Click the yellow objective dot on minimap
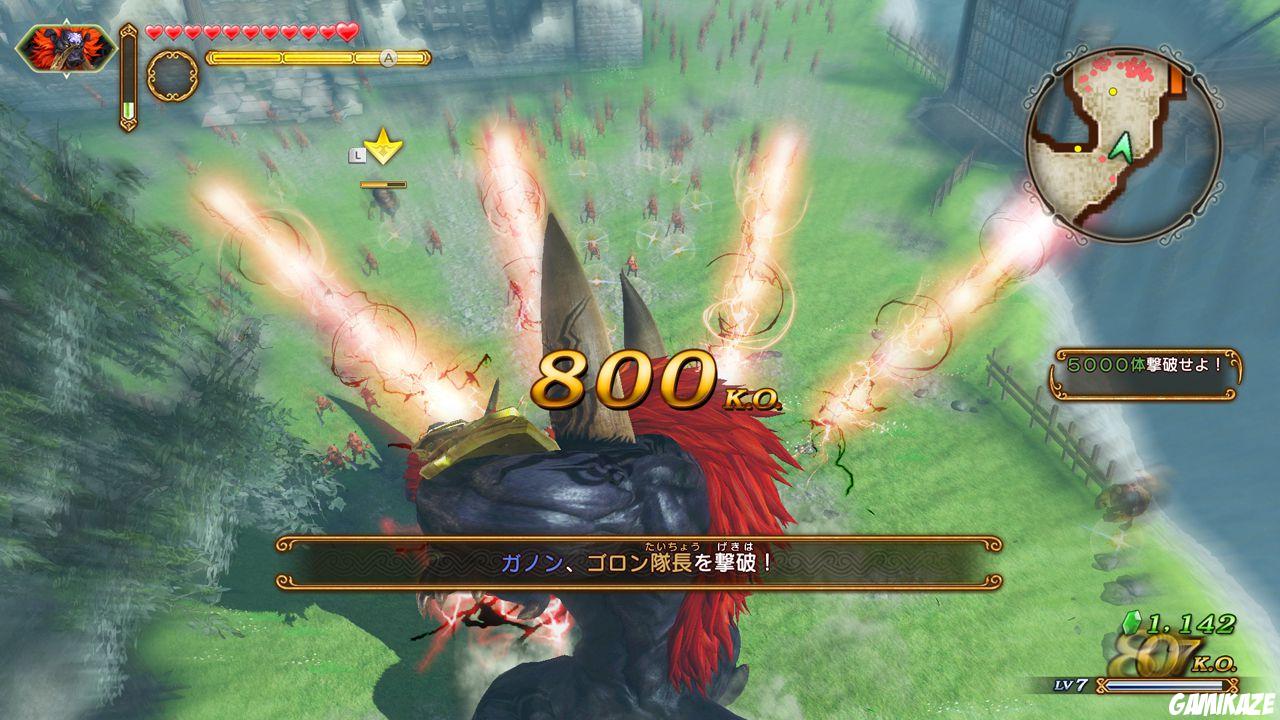This screenshot has height=720, width=1280. click(x=1113, y=91)
